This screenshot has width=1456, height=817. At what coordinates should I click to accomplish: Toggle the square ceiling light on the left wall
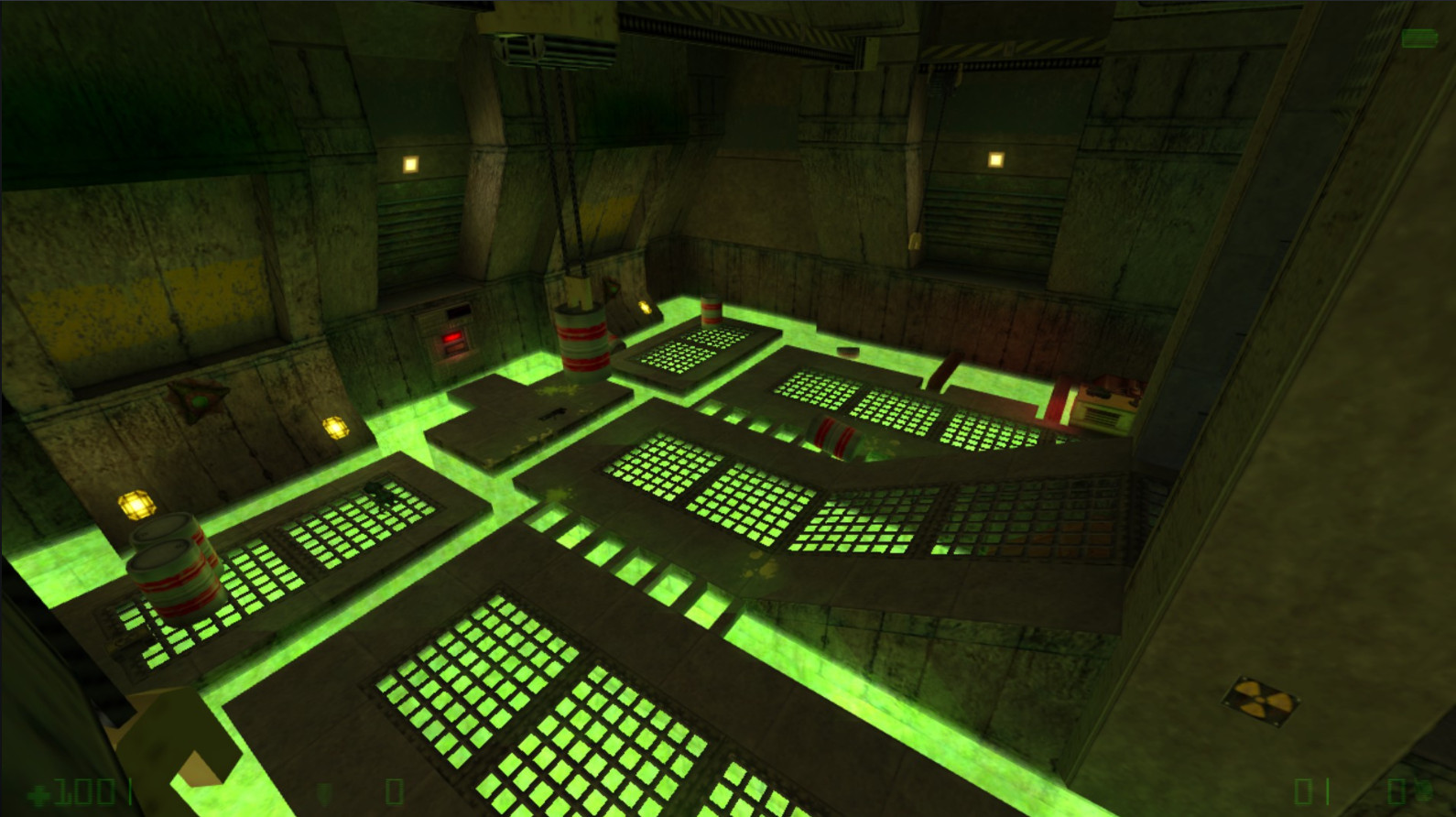tap(408, 165)
